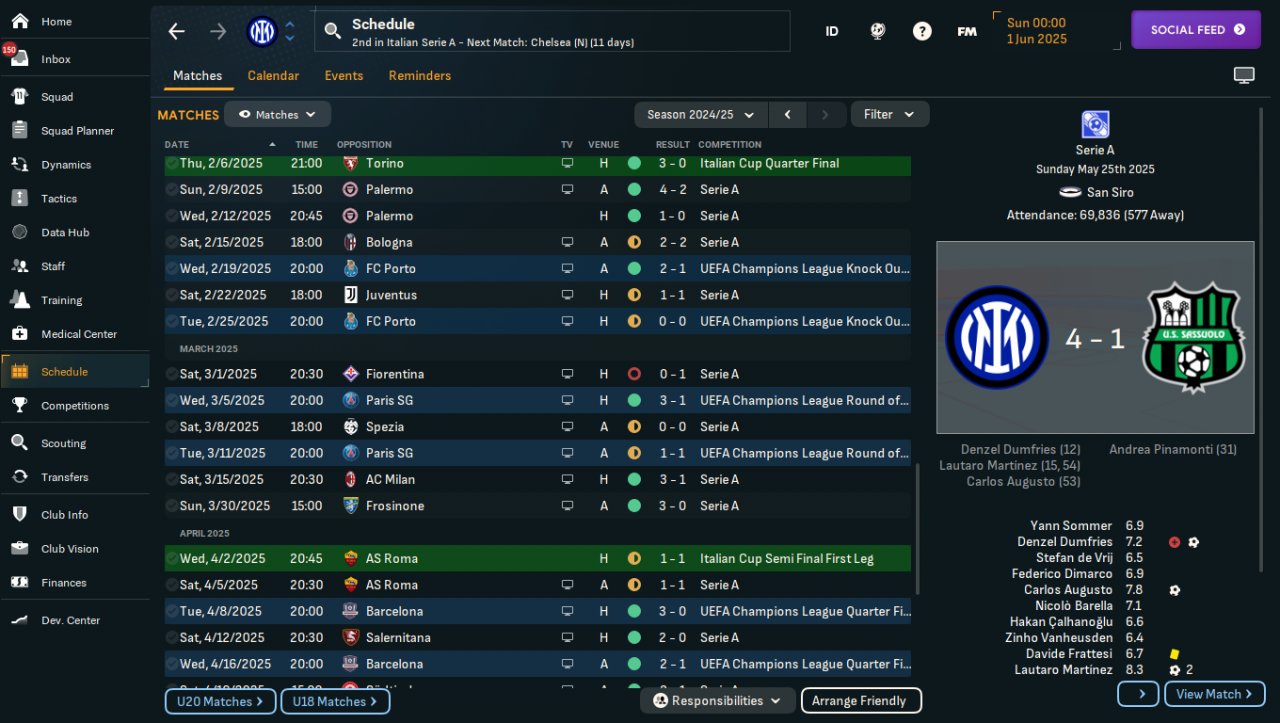Open the Responsibilities dropdown
Viewport: 1280px width, 723px height.
coord(717,701)
